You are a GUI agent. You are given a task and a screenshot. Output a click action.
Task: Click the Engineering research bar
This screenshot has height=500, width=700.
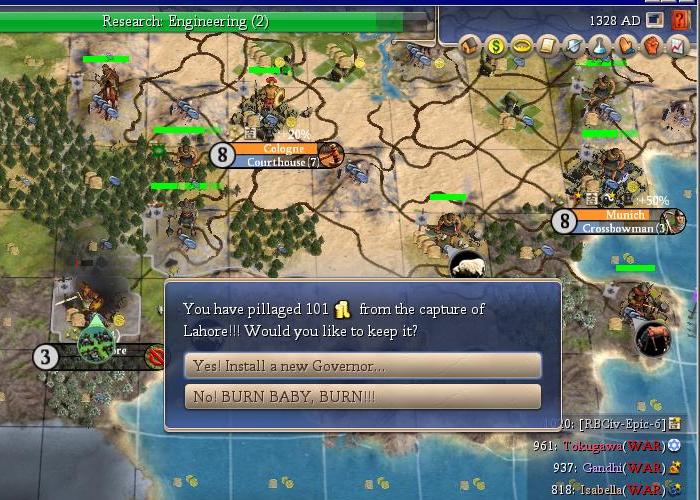pyautogui.click(x=218, y=21)
